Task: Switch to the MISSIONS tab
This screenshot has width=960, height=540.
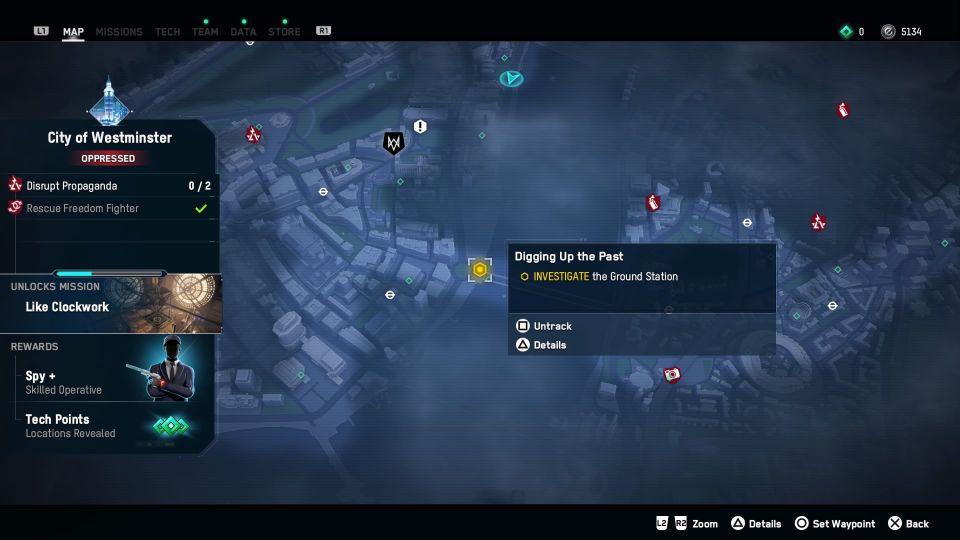Action: click(x=119, y=32)
